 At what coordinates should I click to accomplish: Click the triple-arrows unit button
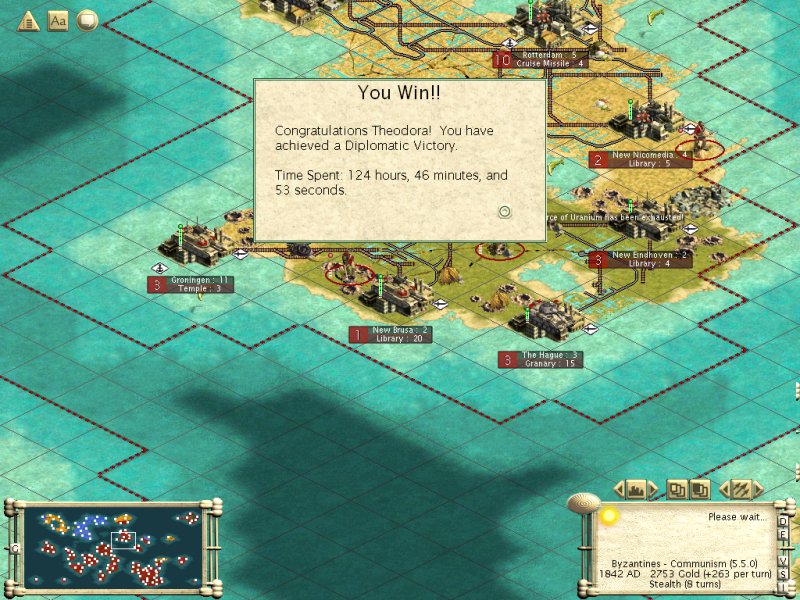pos(741,489)
